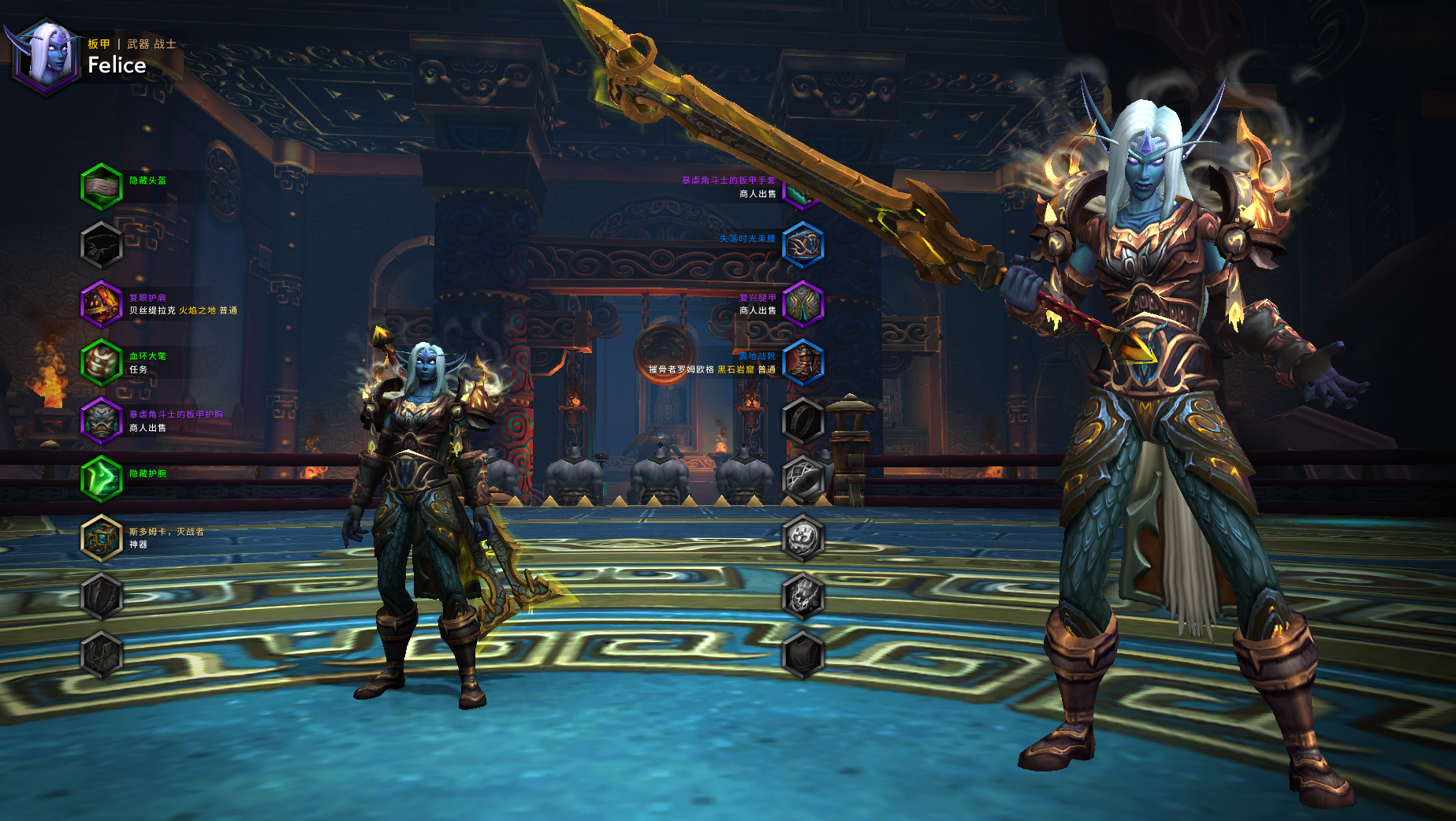The width and height of the screenshot is (1456, 821).
Task: Select the 复眼护肩 shoulder slot
Action: tap(102, 303)
